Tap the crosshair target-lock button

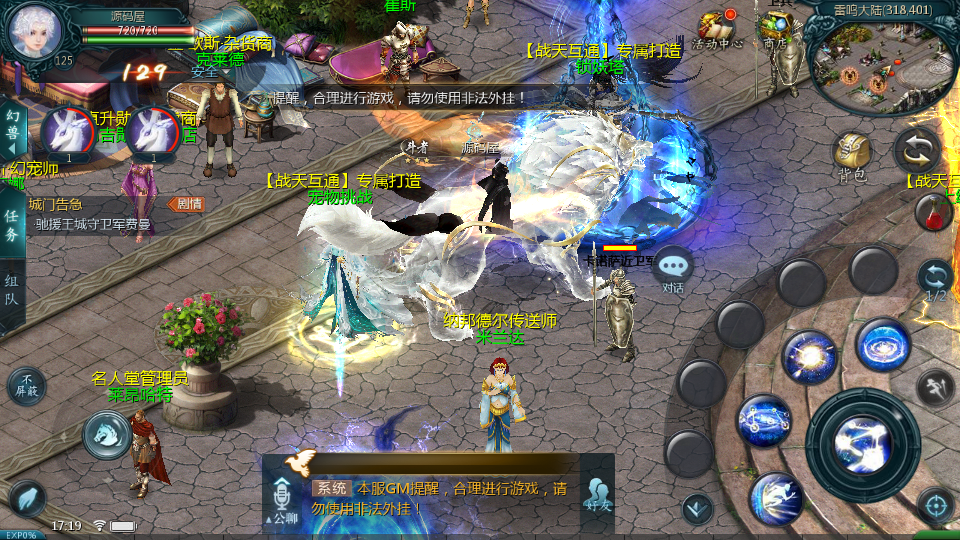pyautogui.click(x=935, y=505)
